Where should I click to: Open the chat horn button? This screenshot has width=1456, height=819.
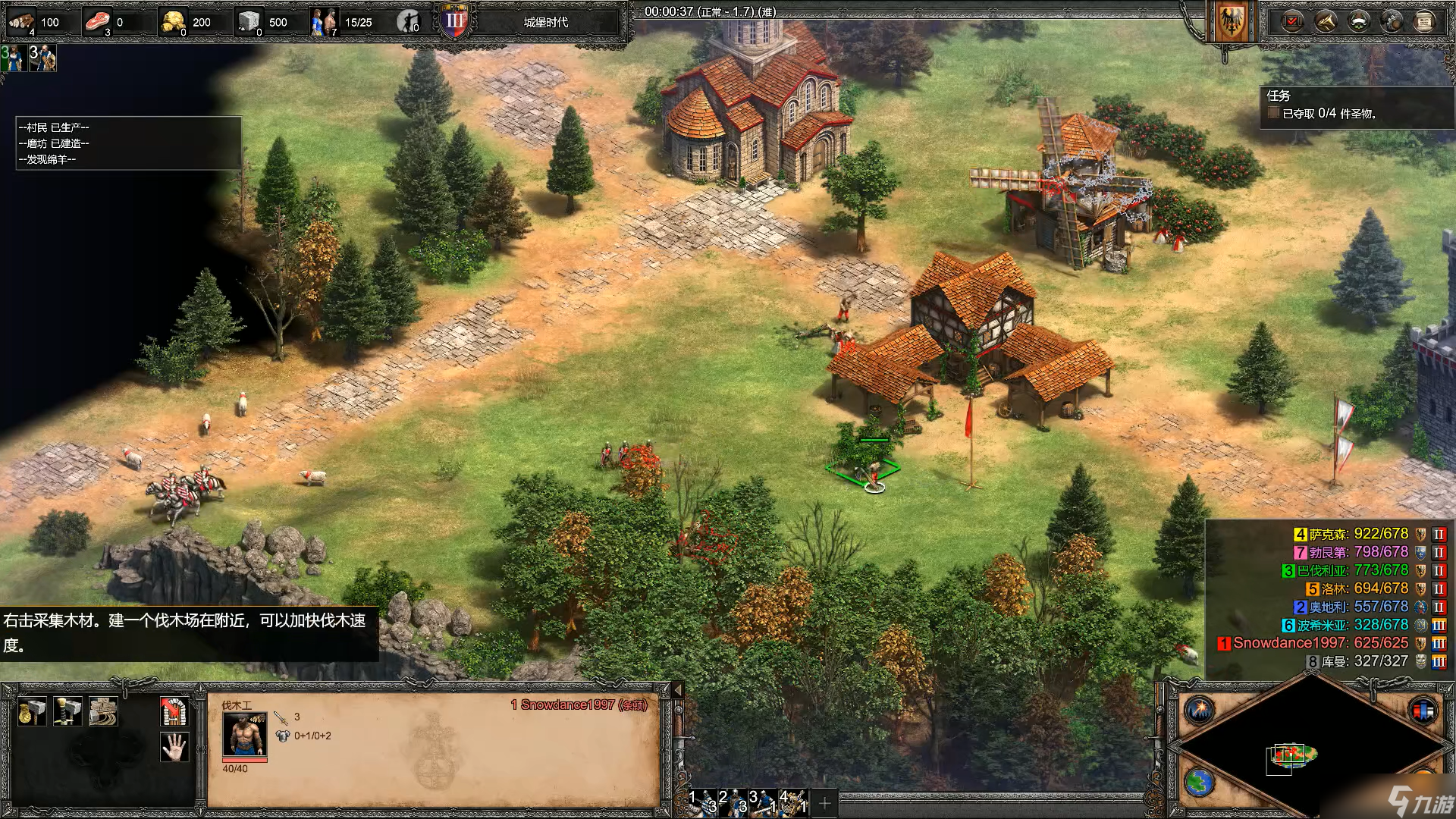tap(1326, 21)
